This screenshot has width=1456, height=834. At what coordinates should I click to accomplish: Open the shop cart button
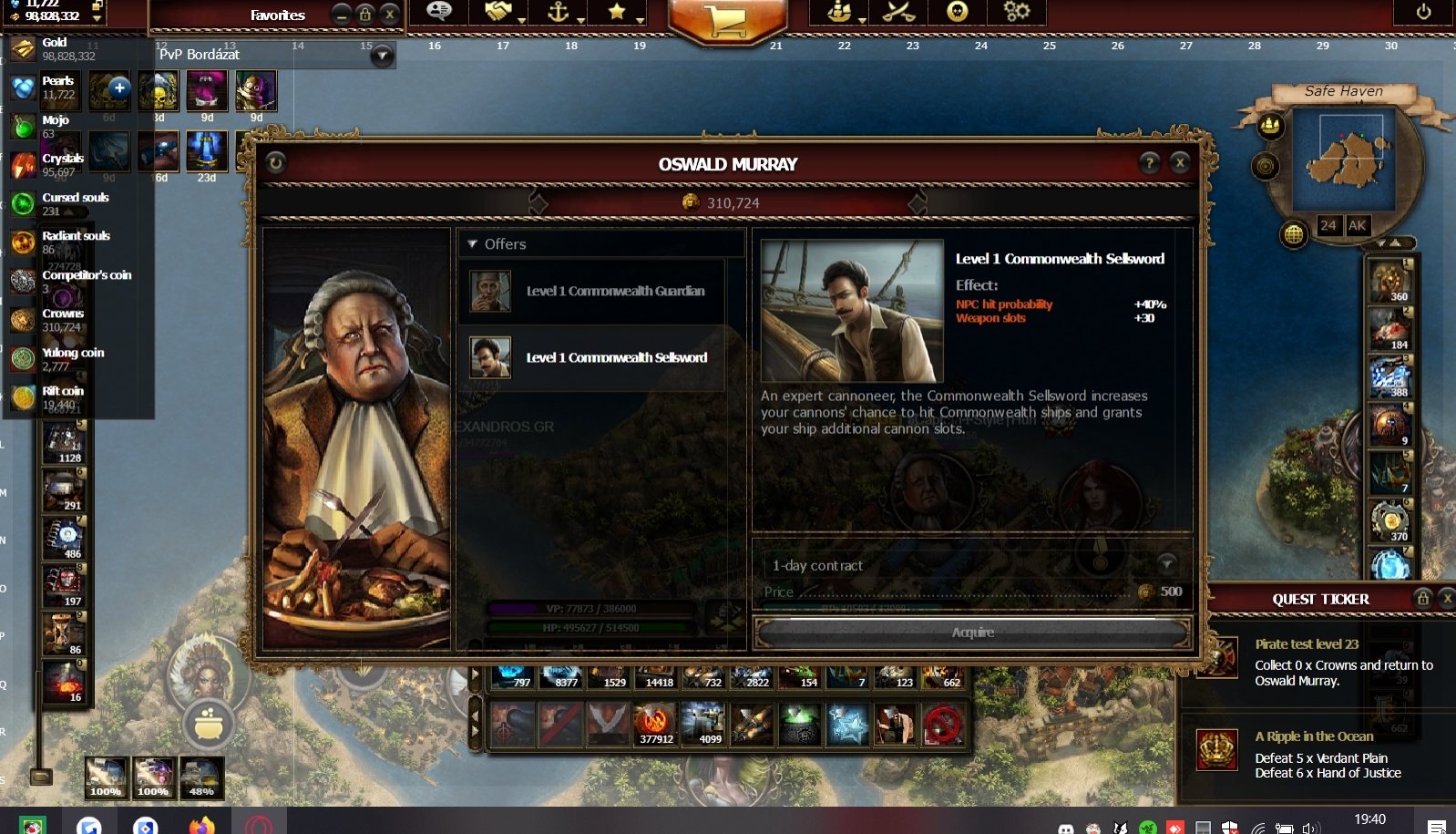point(726,18)
